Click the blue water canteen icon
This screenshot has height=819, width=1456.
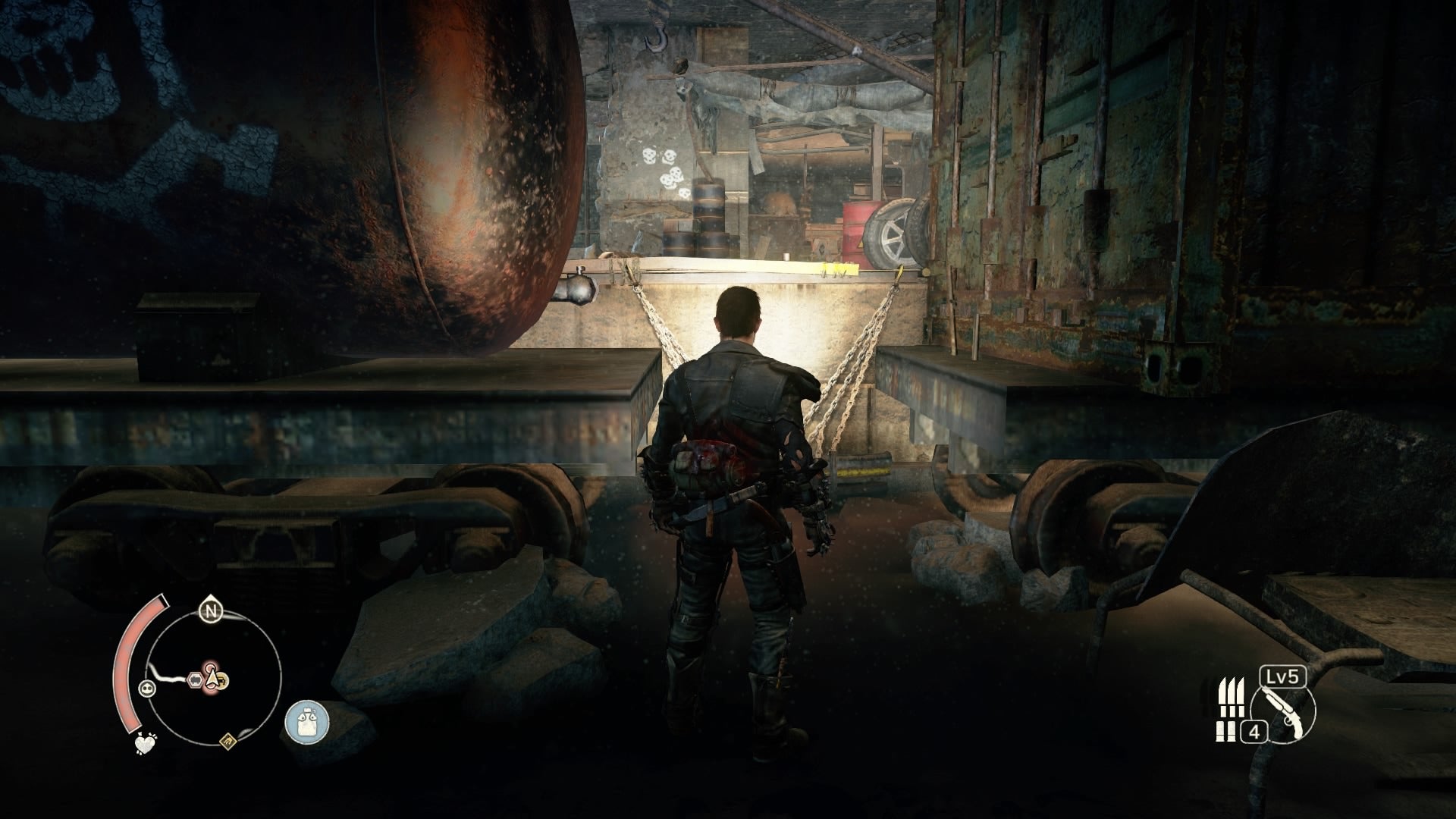click(x=308, y=723)
